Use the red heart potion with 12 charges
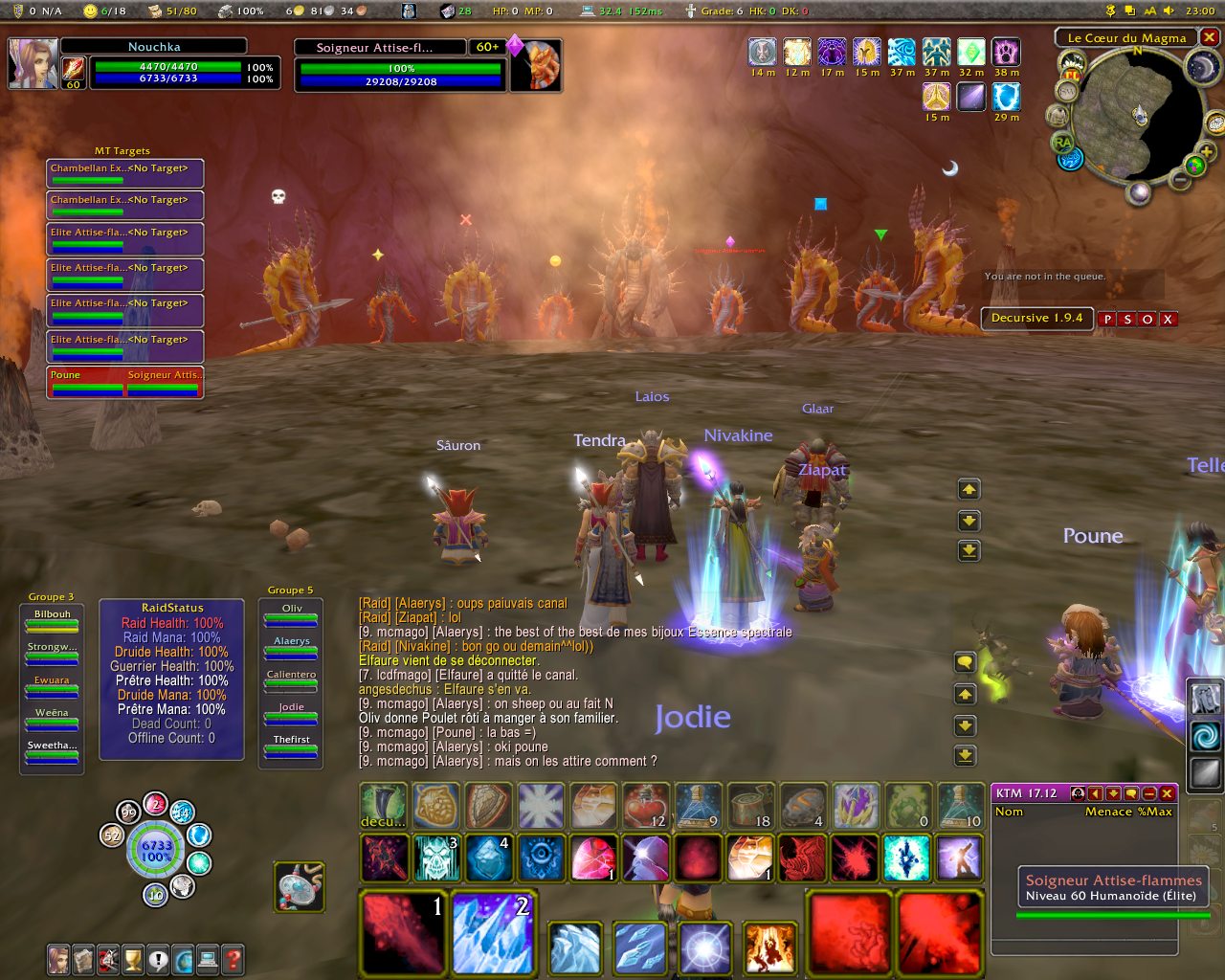The height and width of the screenshot is (980, 1225). coord(645,806)
